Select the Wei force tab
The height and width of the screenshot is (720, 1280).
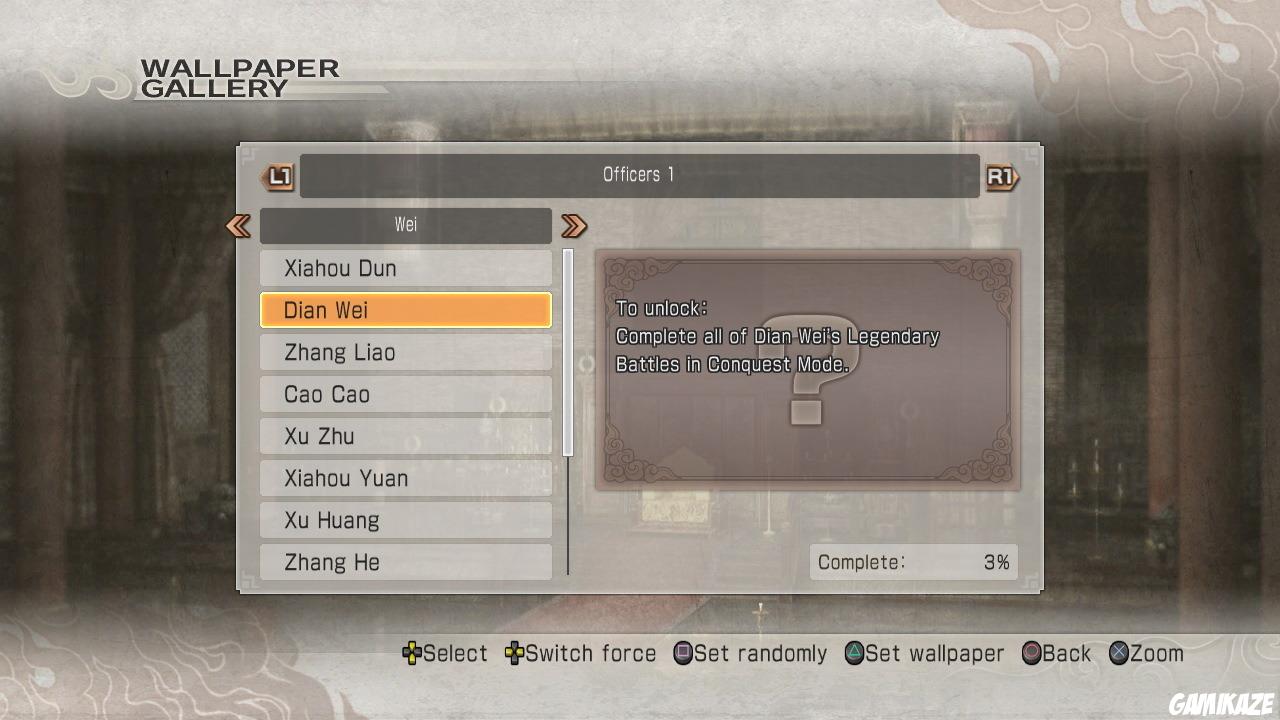click(405, 225)
